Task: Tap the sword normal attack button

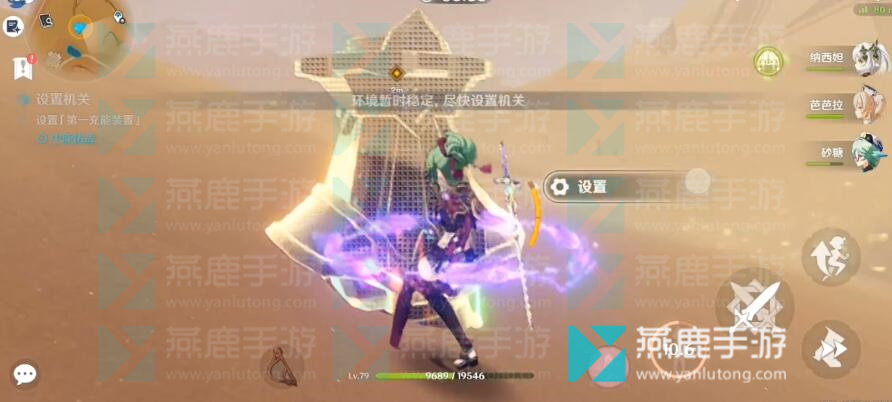Action: (755, 305)
